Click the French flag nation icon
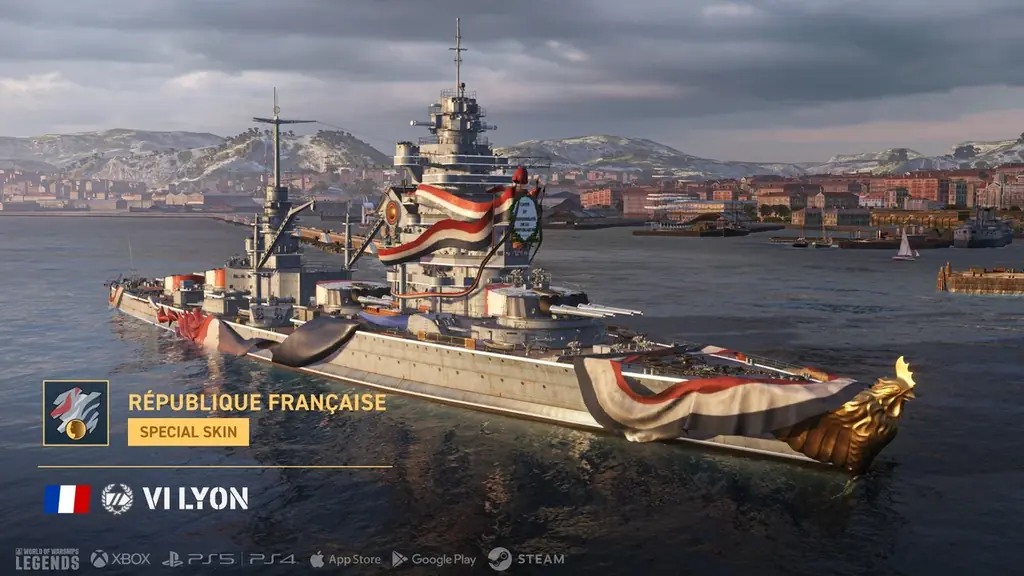The image size is (1024, 576). pyautogui.click(x=67, y=499)
